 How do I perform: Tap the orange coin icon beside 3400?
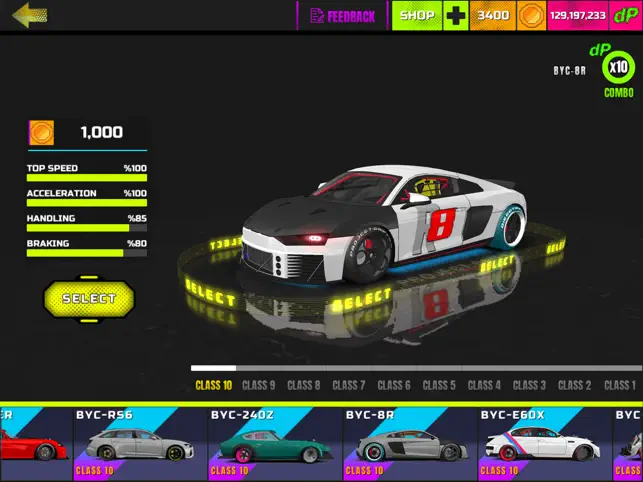(x=532, y=16)
